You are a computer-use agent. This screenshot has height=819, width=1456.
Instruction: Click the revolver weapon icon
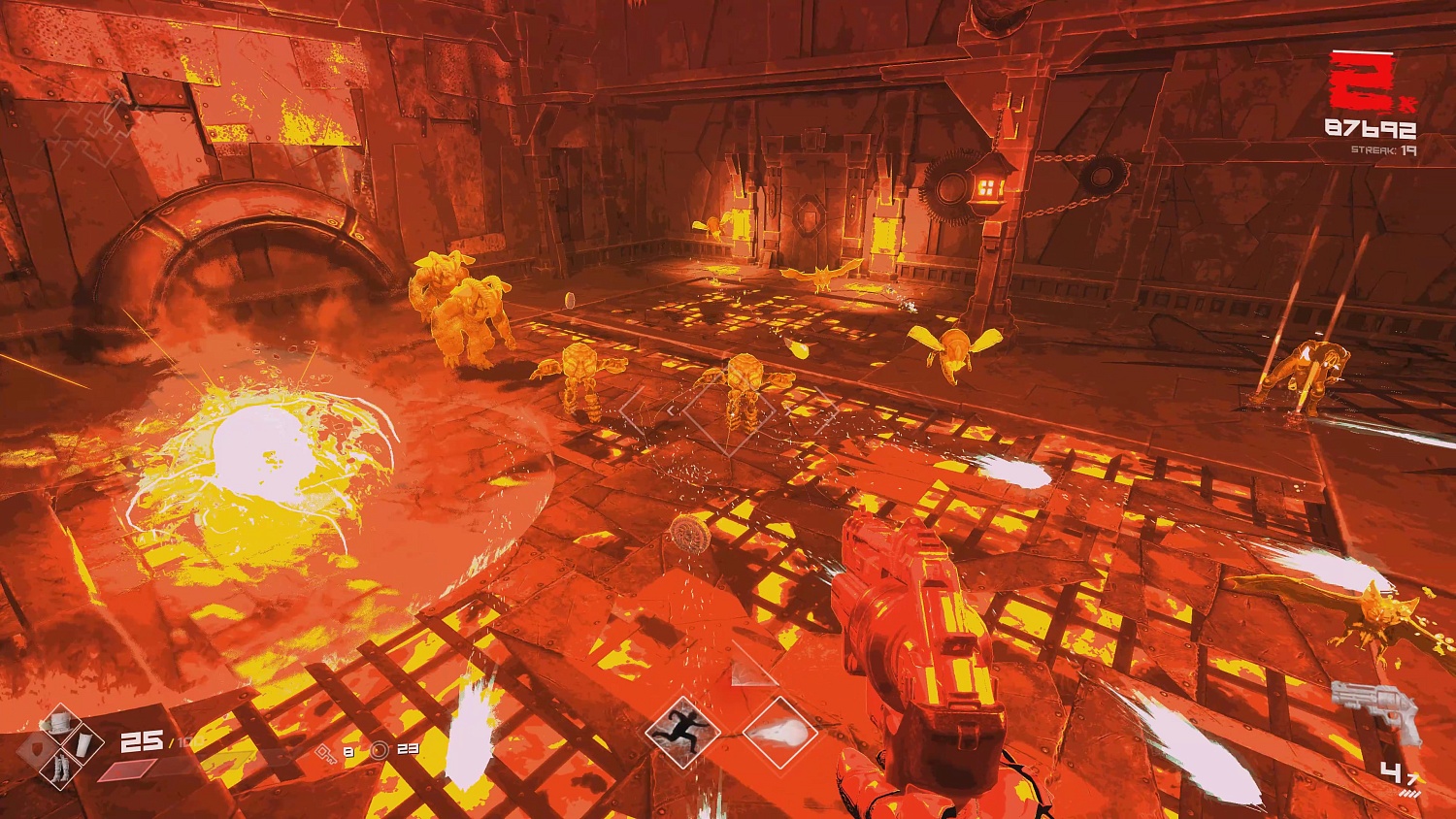coord(1375,709)
